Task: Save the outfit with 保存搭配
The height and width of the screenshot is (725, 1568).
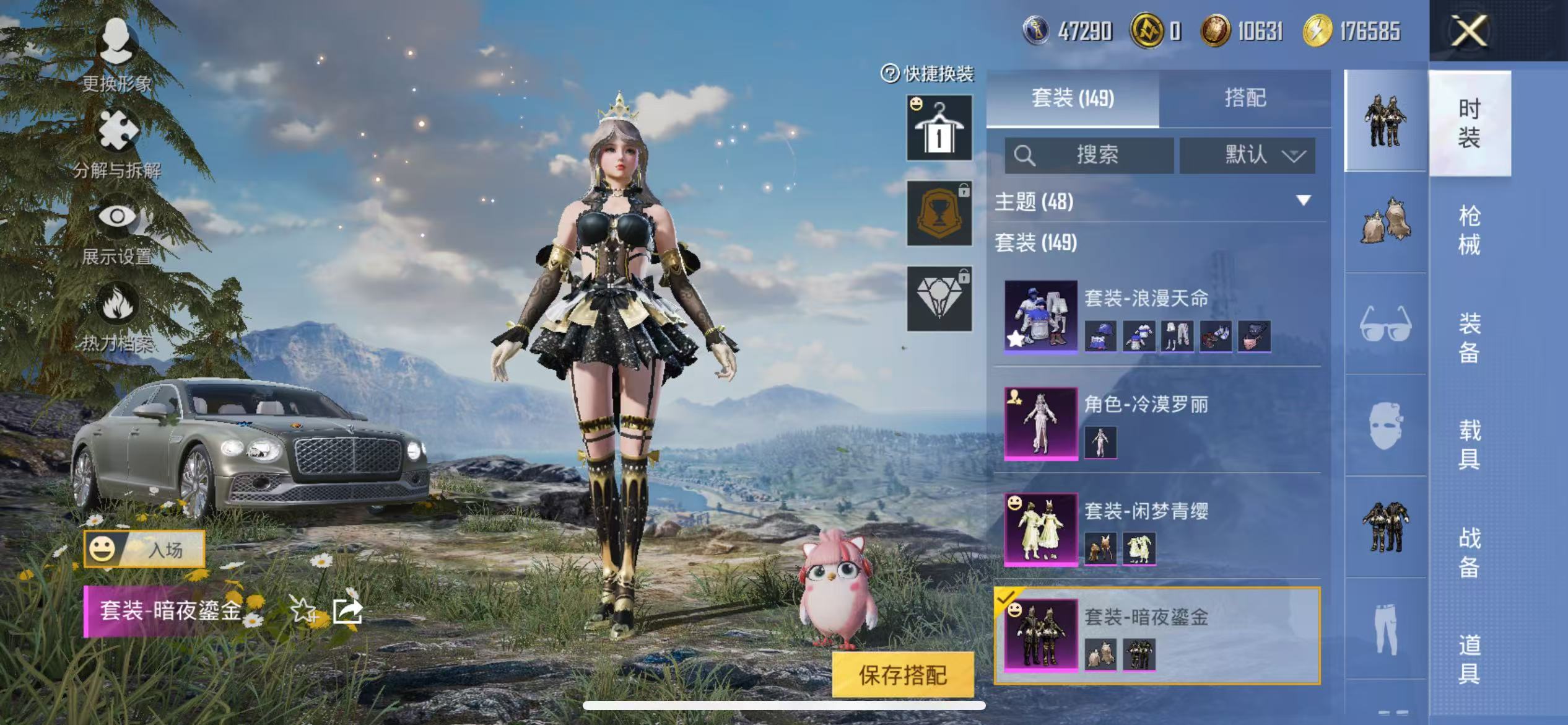Action: coord(902,675)
